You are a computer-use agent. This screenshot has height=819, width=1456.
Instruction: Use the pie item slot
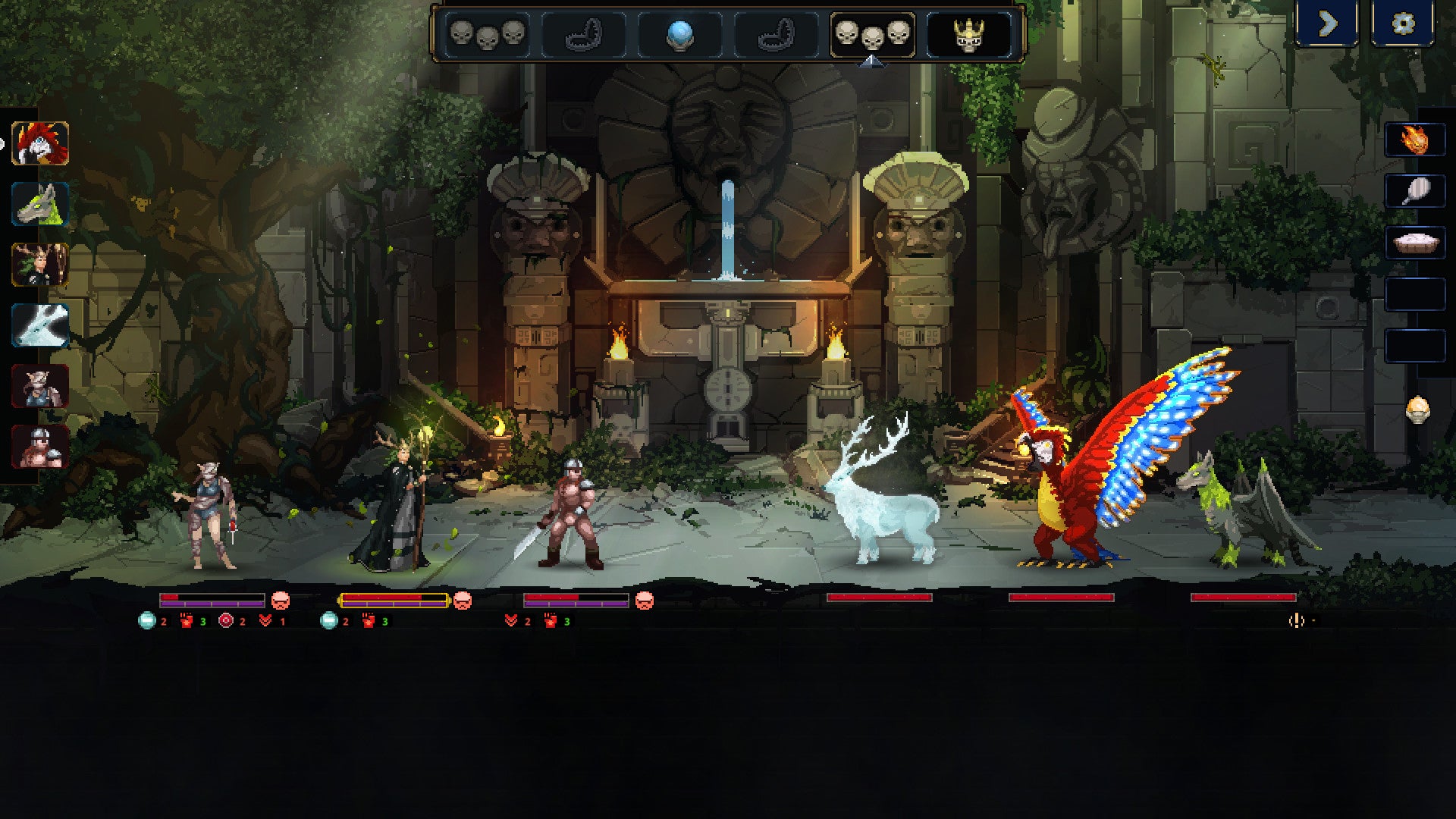point(1414,243)
